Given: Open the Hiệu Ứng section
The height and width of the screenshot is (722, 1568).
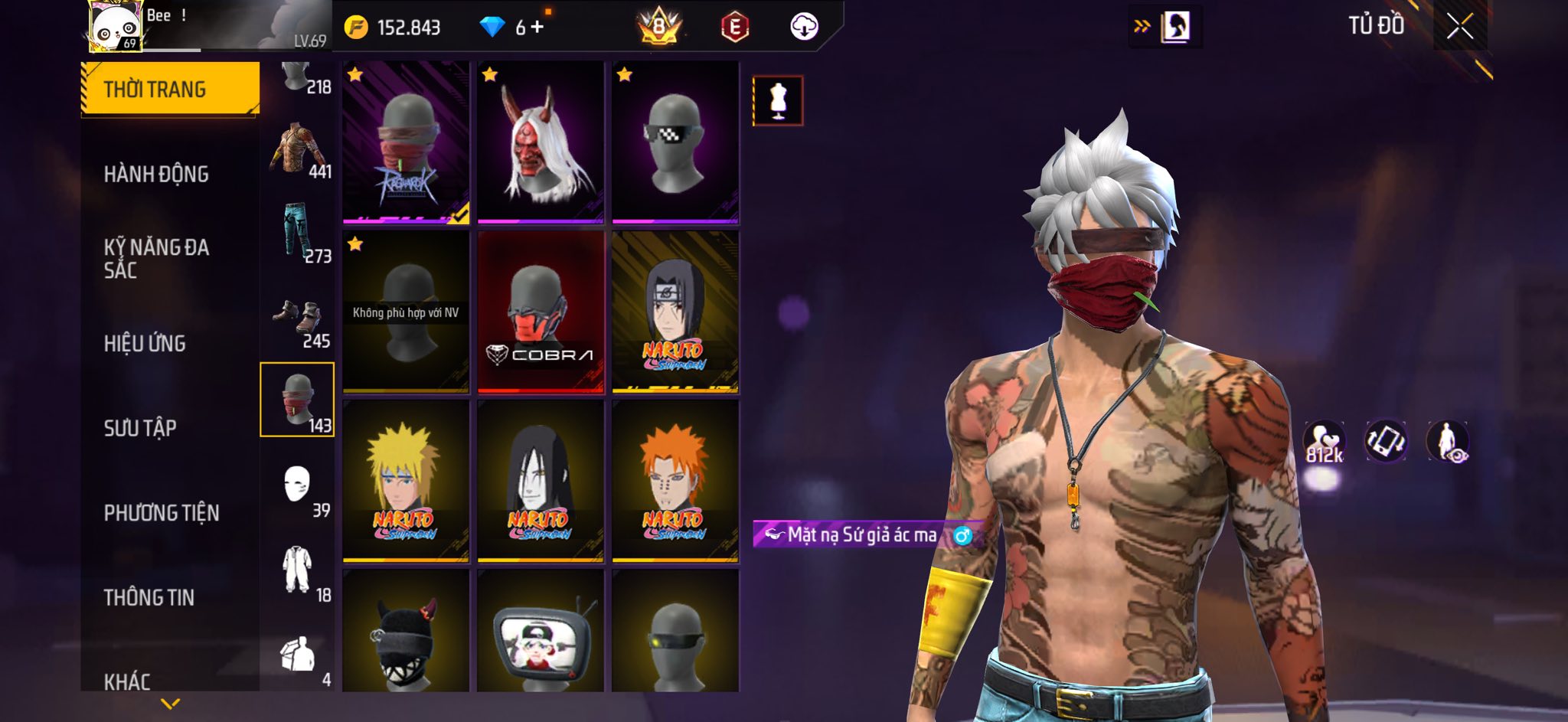Looking at the screenshot, I should coord(145,344).
